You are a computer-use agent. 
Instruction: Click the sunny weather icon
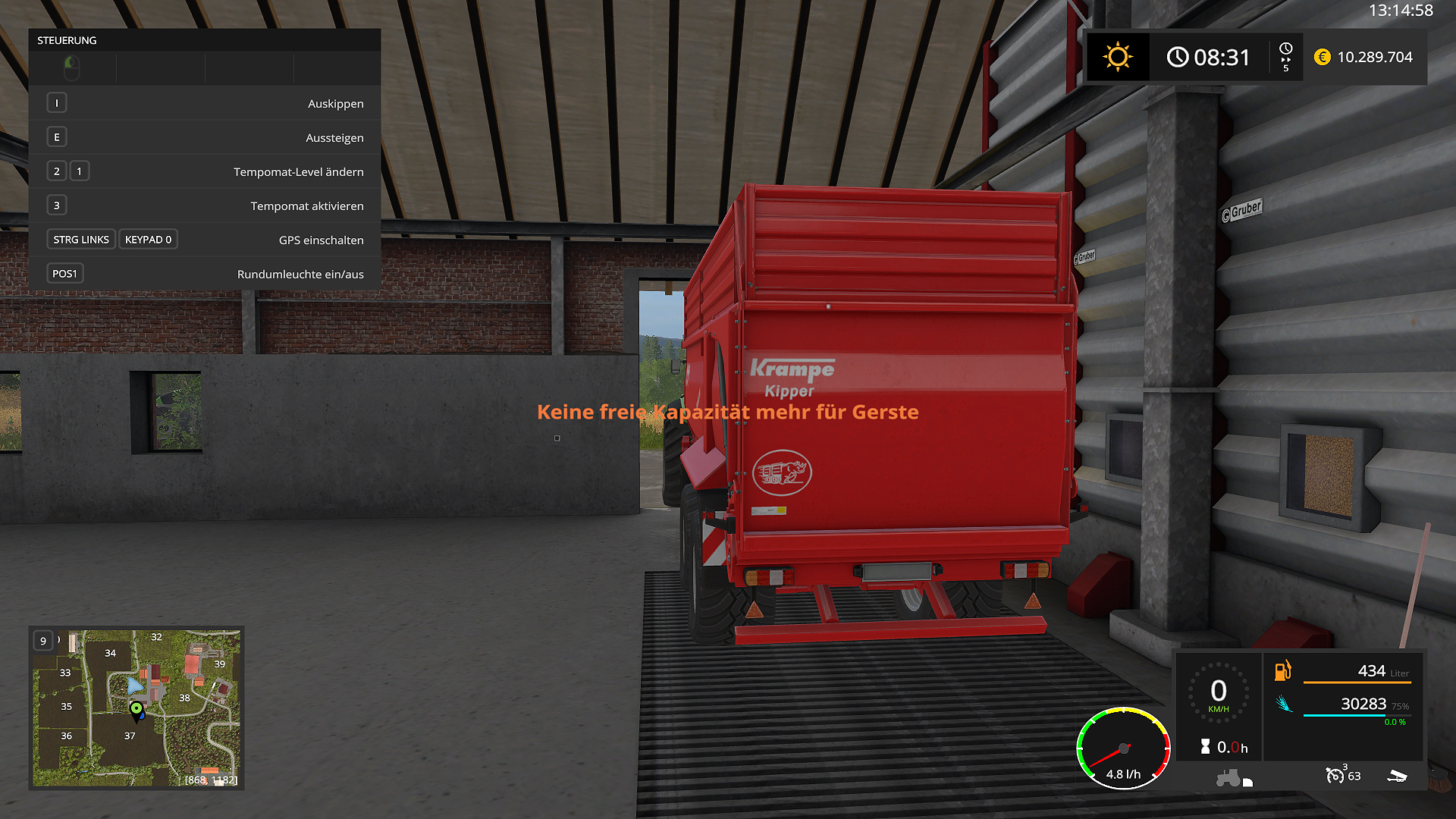1117,57
